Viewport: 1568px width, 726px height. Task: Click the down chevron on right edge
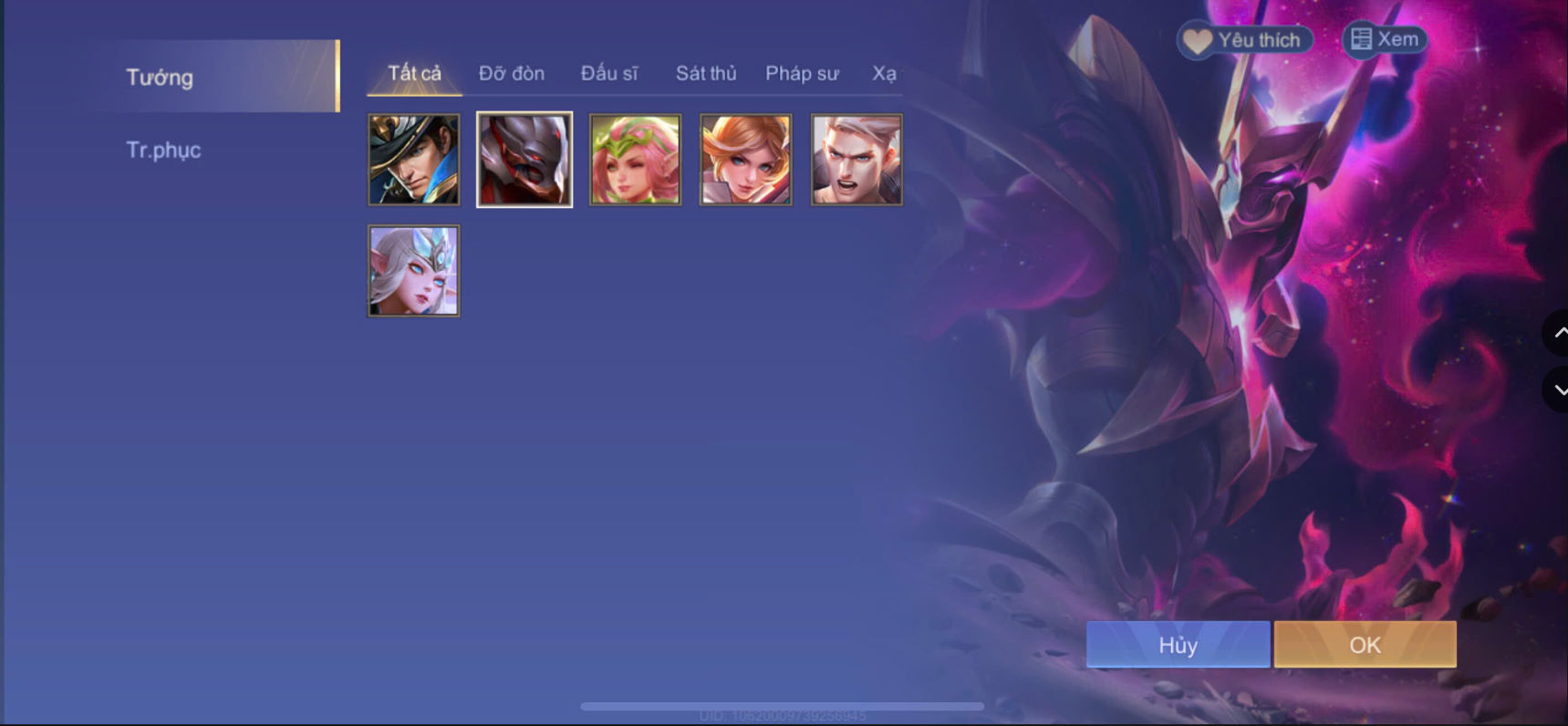tap(1558, 390)
